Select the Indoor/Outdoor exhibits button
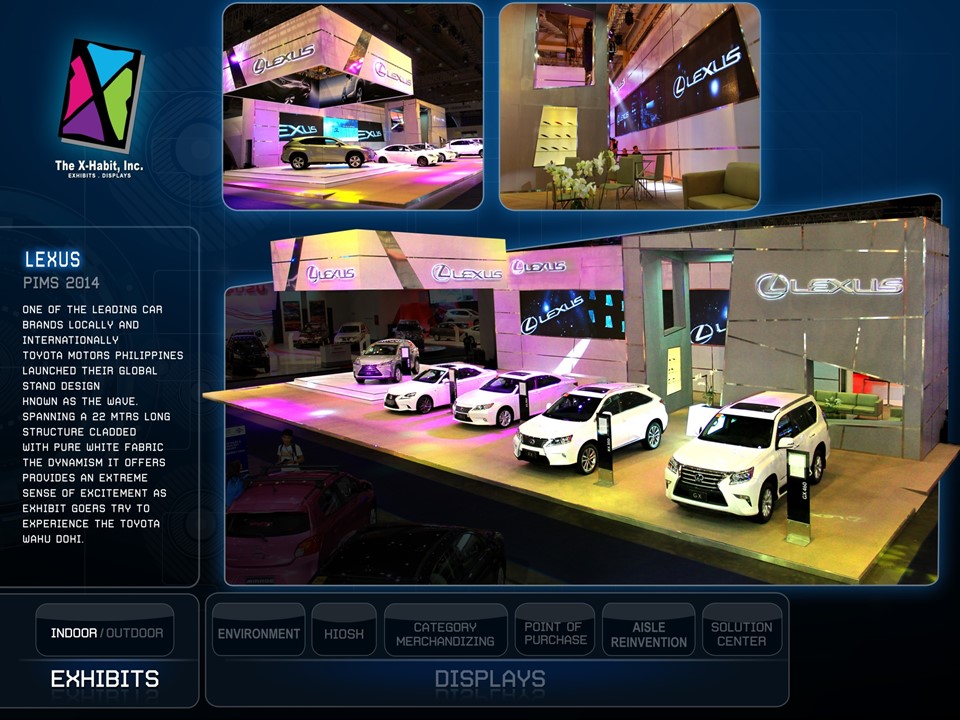 tap(106, 632)
